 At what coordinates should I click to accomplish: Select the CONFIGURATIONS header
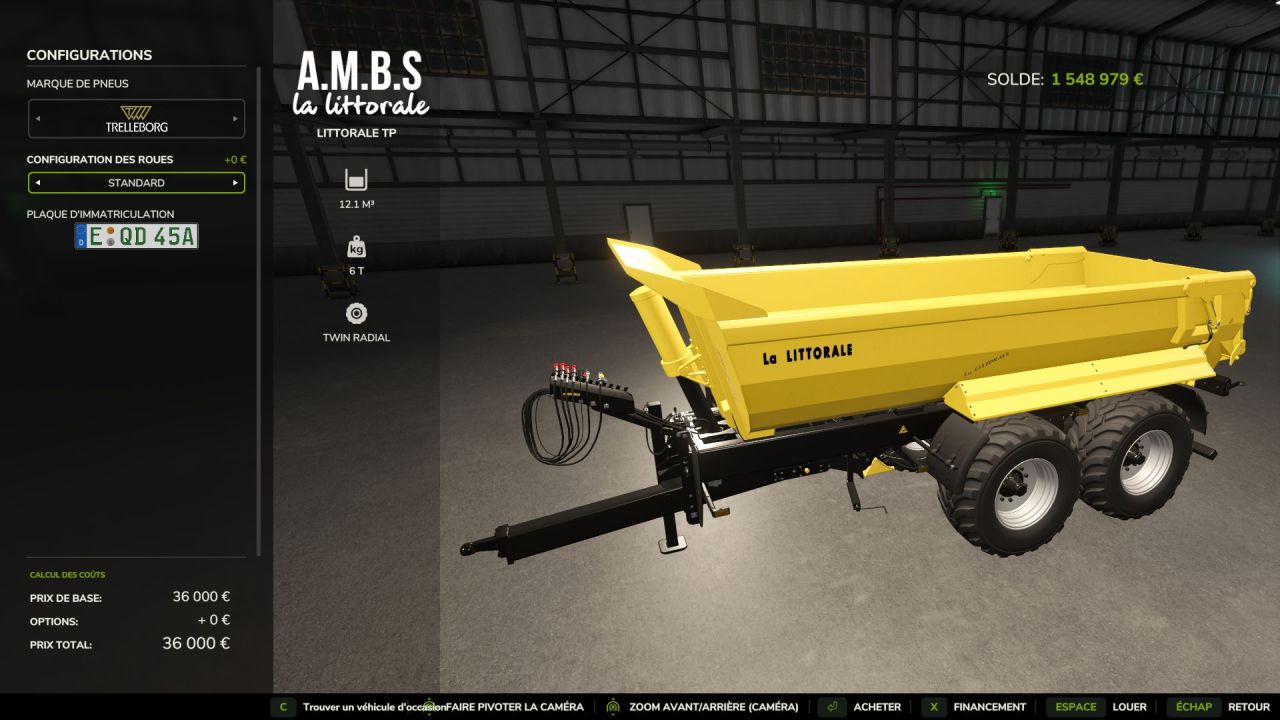(x=89, y=55)
